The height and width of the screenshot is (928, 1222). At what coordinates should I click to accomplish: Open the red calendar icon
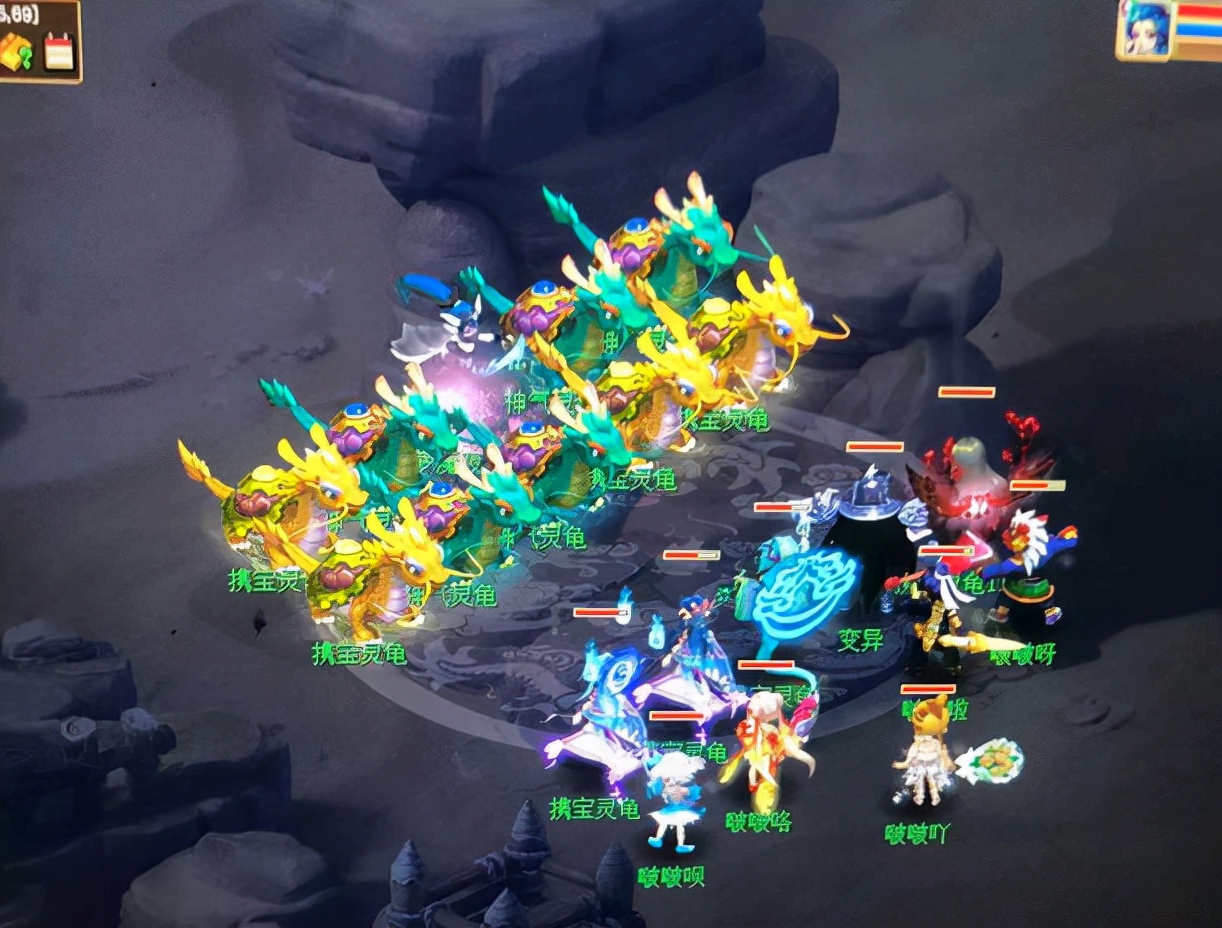click(59, 52)
